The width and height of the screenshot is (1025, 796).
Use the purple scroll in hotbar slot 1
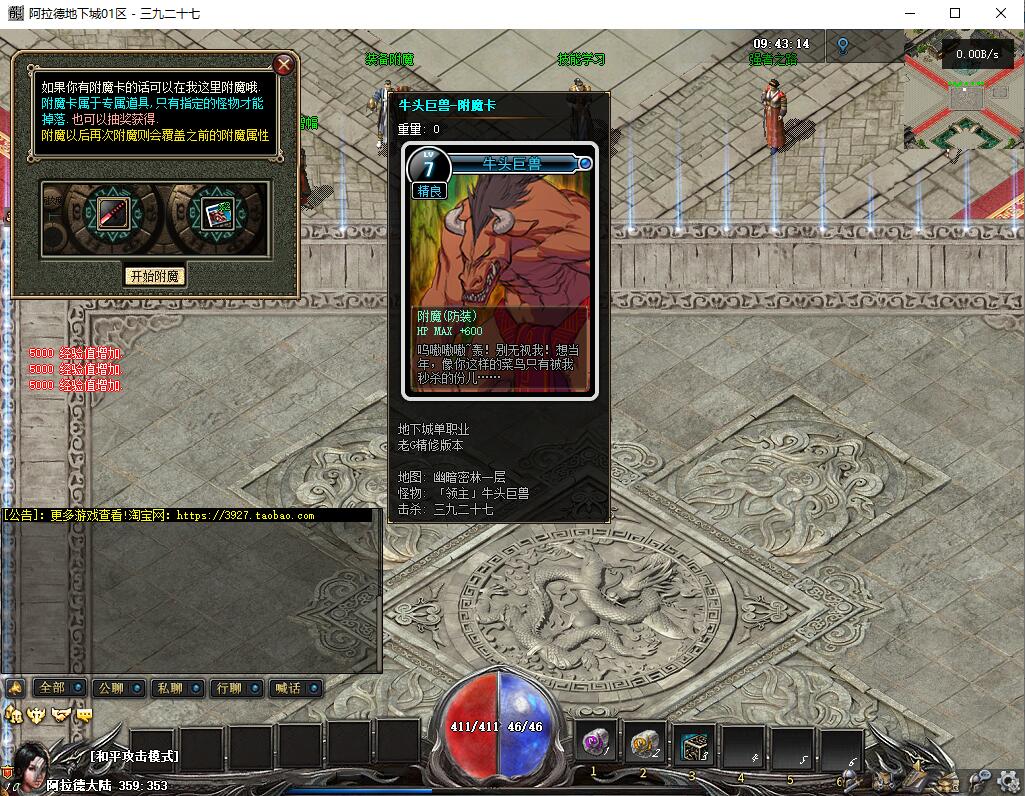(x=598, y=745)
